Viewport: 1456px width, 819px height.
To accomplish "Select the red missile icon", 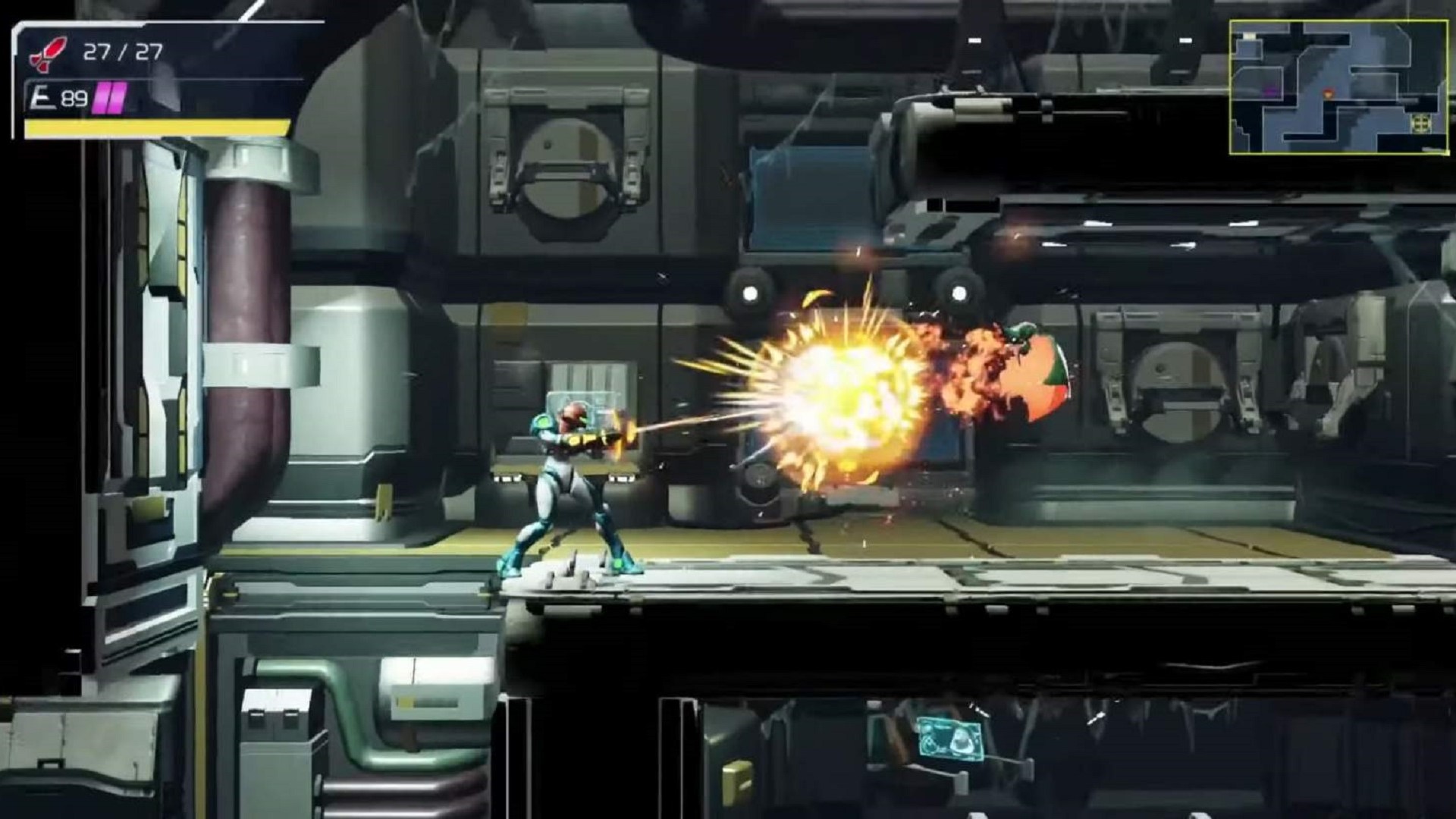I will tap(48, 54).
